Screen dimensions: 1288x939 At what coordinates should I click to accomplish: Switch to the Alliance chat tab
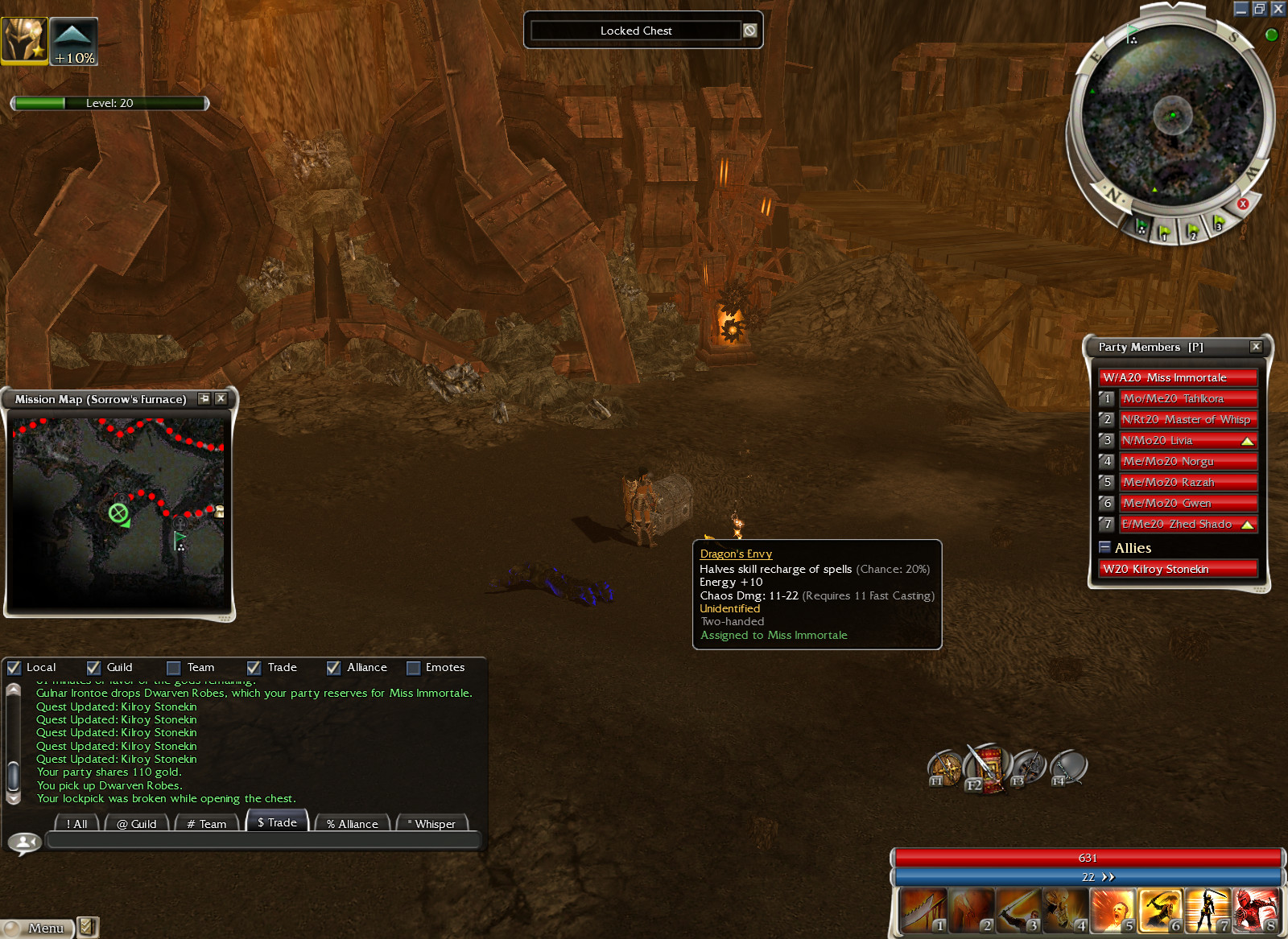coord(353,824)
